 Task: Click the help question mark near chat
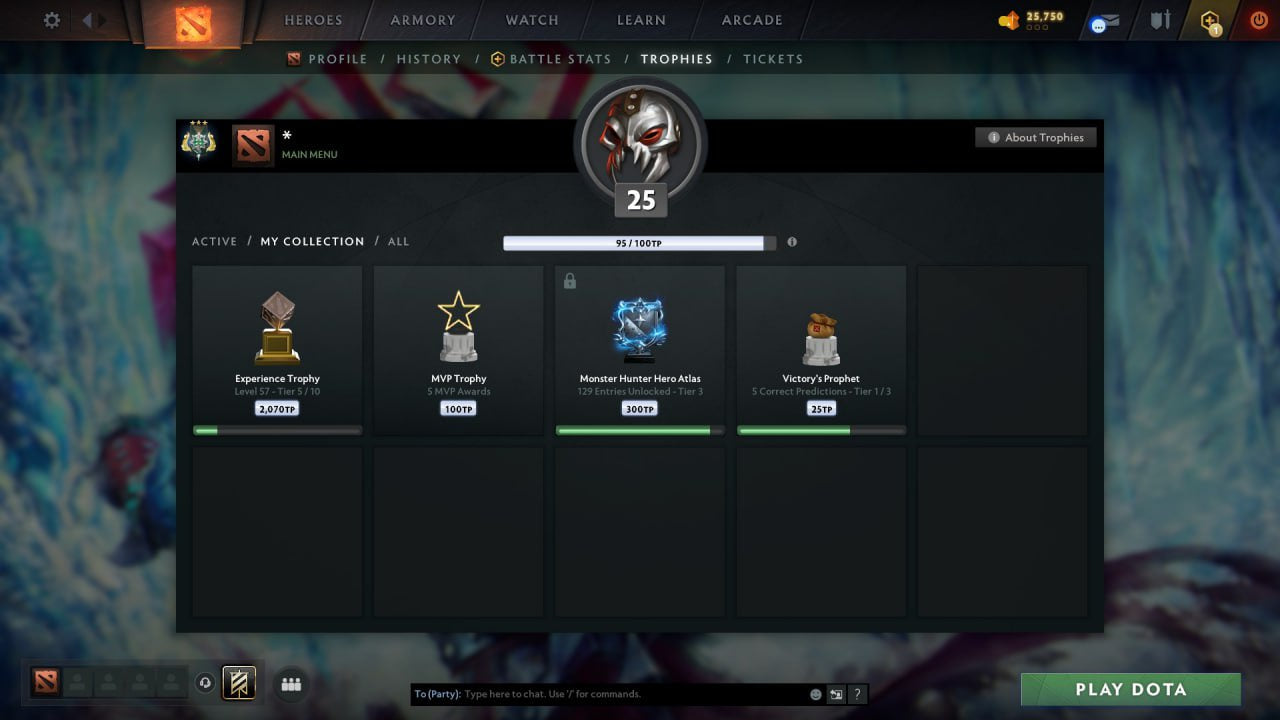click(x=857, y=694)
